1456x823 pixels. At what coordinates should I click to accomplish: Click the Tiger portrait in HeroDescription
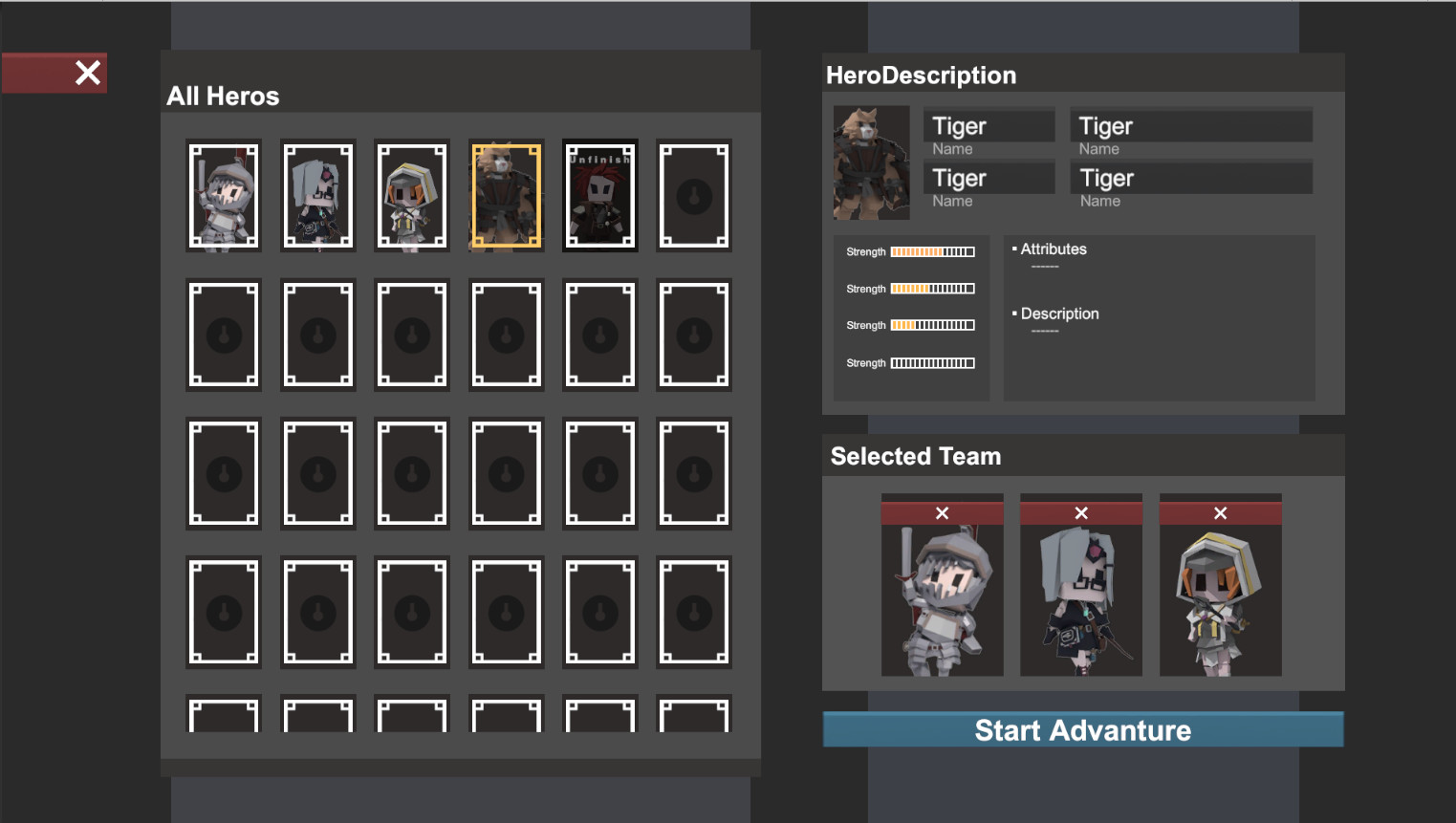click(x=870, y=162)
